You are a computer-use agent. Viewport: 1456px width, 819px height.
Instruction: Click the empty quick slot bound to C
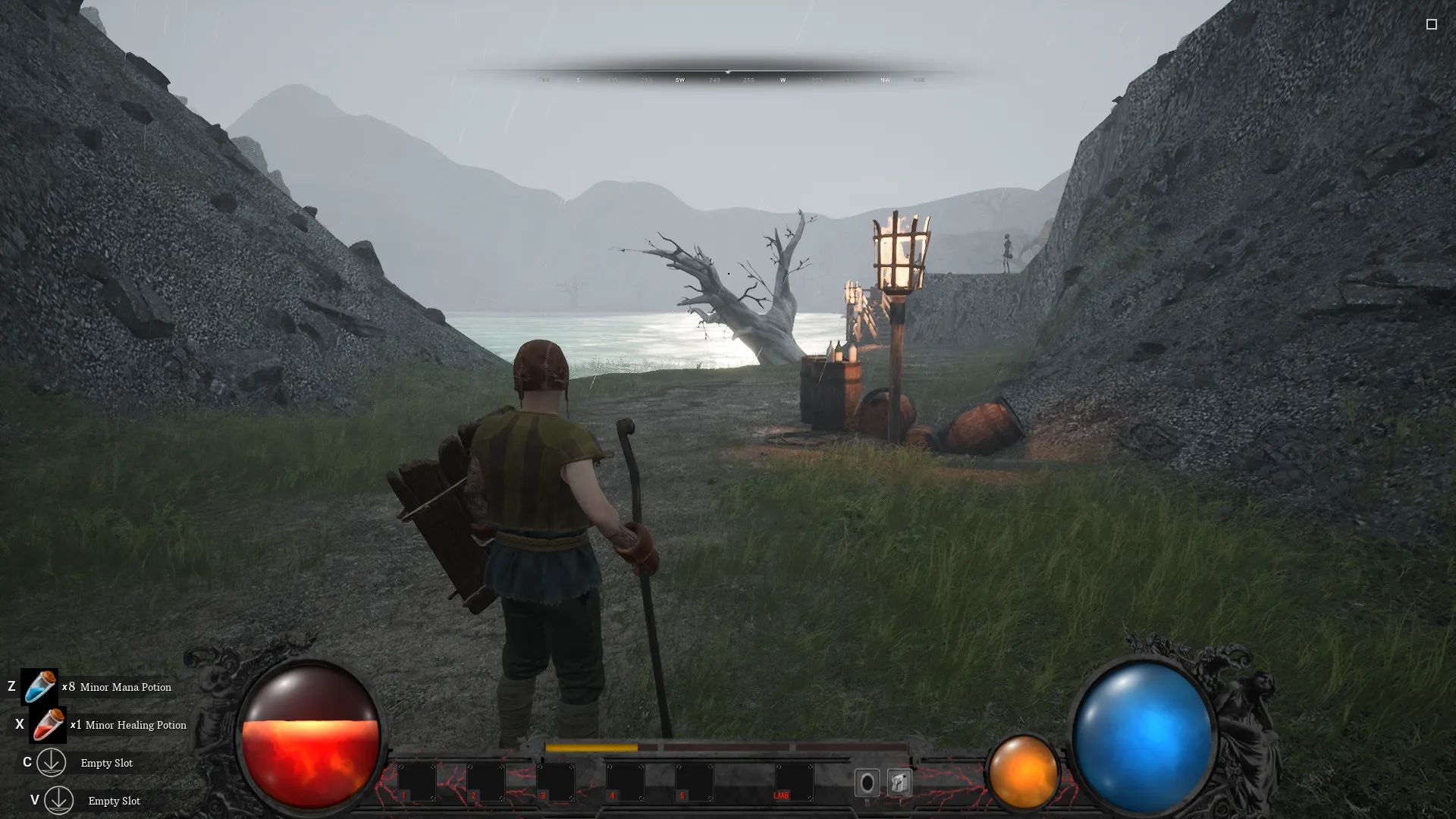tap(51, 763)
